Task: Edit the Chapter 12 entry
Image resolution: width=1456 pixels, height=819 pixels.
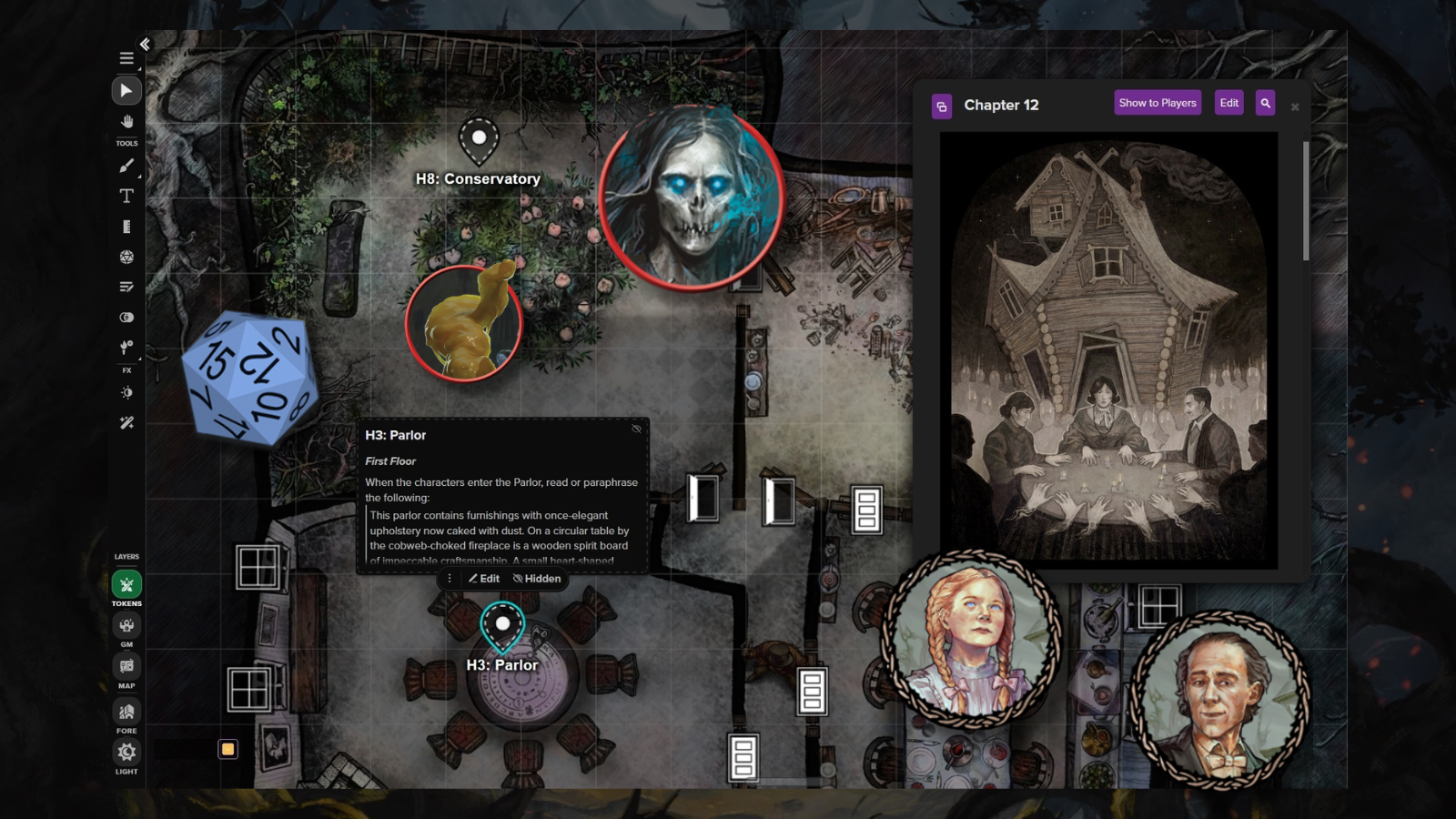Action: tap(1228, 103)
